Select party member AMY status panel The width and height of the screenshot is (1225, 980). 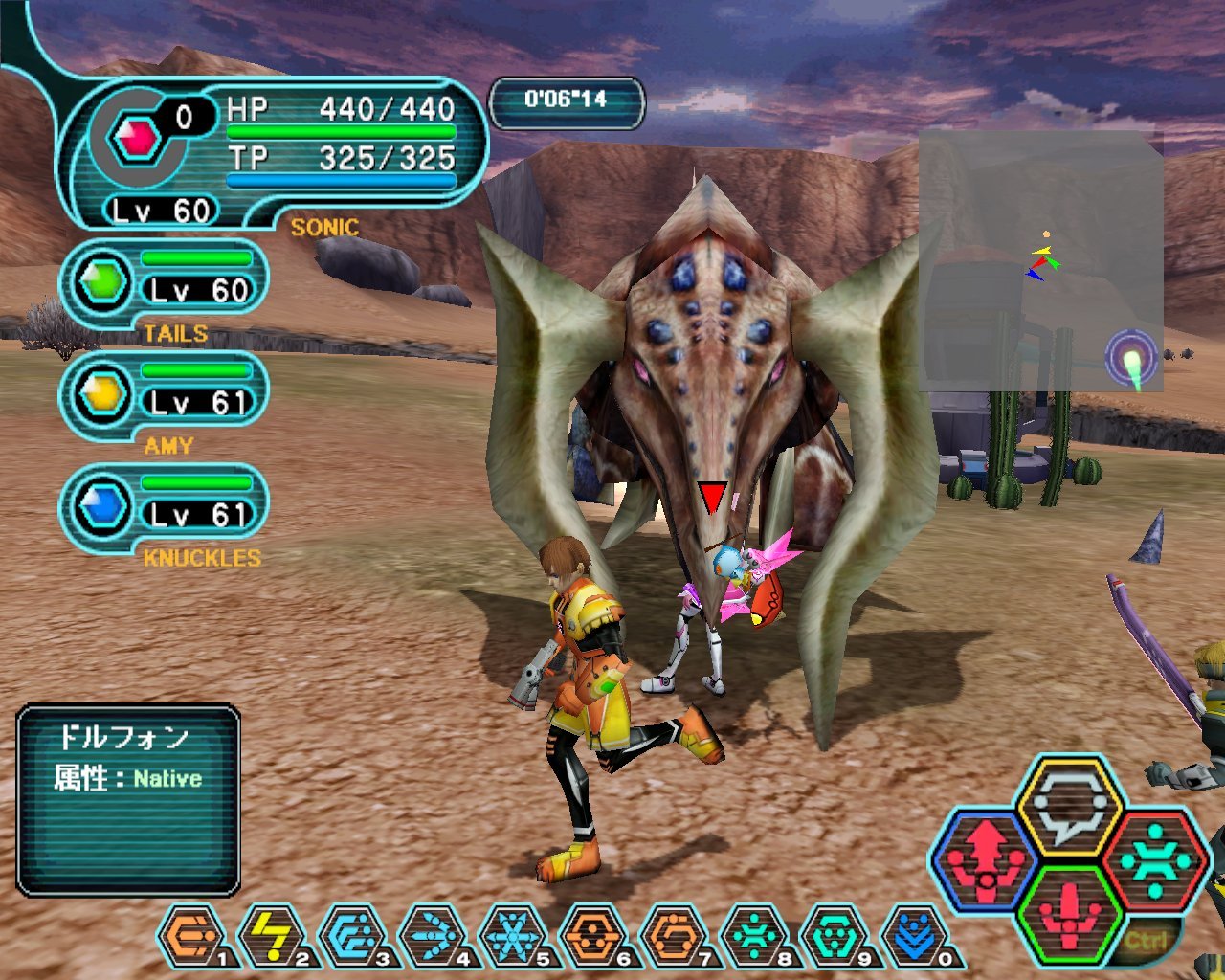(x=165, y=395)
